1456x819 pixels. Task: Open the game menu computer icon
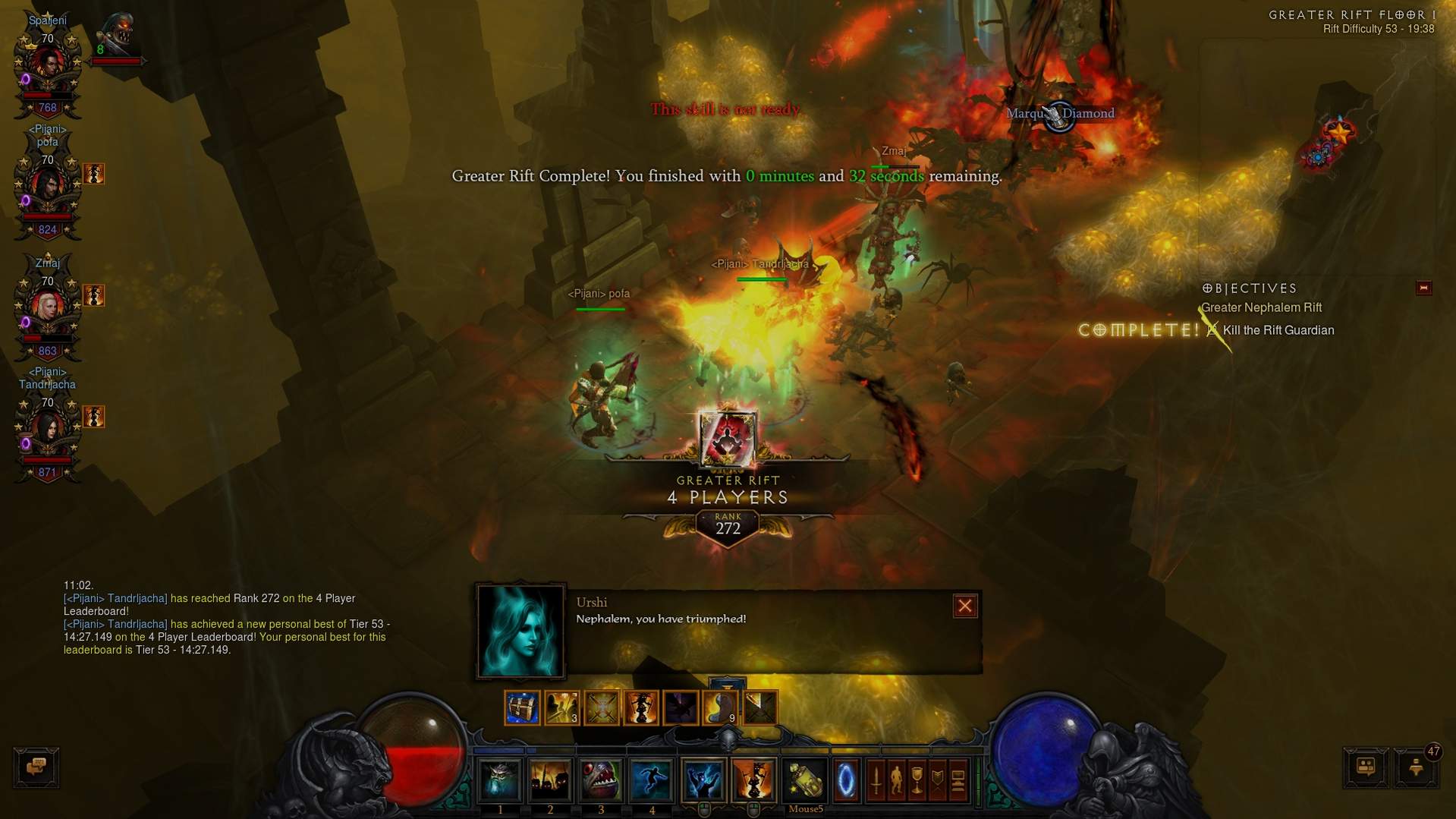click(958, 780)
